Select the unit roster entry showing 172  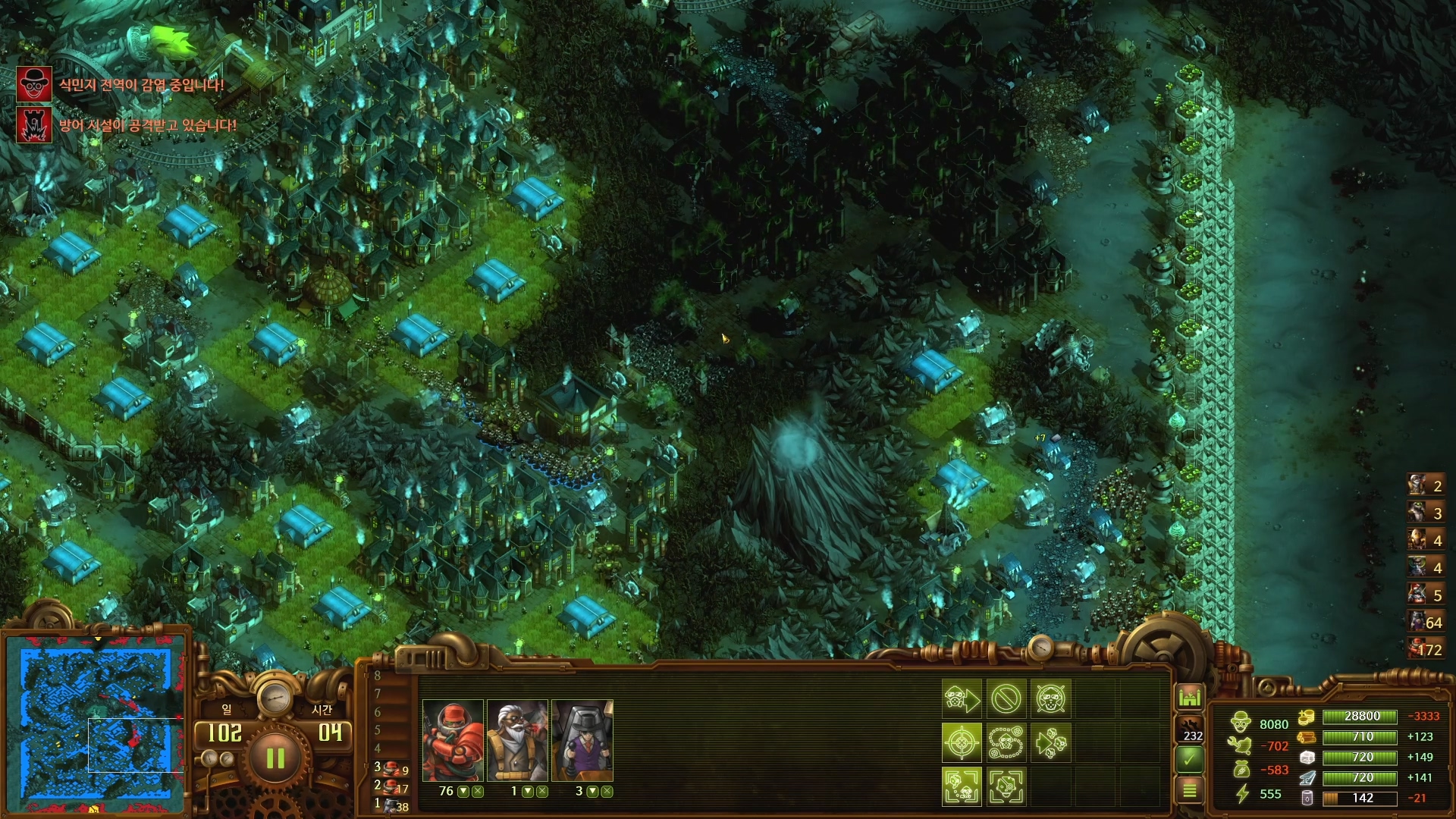1426,649
